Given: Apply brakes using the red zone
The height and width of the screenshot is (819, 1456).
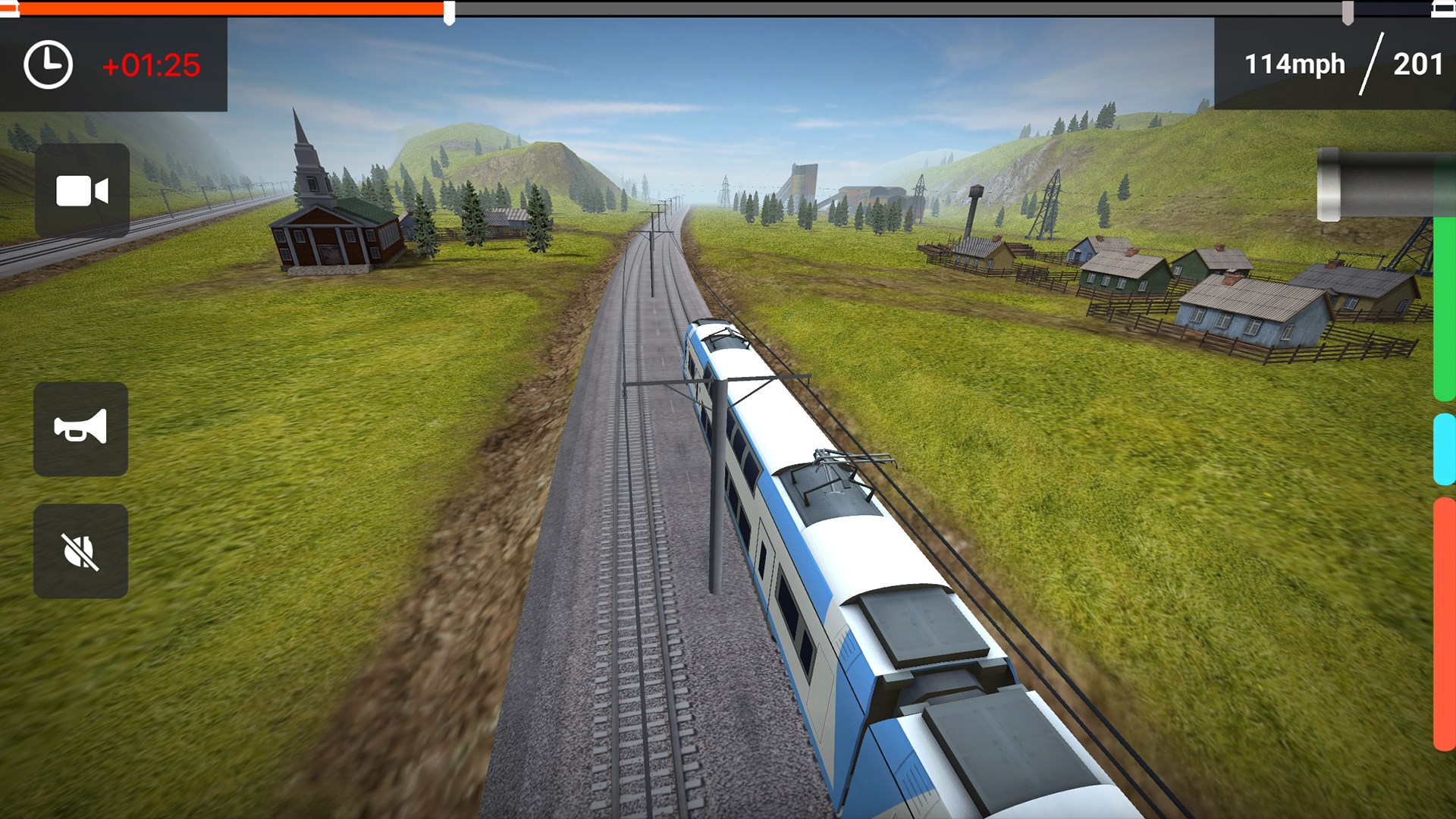Looking at the screenshot, I should 1444,623.
